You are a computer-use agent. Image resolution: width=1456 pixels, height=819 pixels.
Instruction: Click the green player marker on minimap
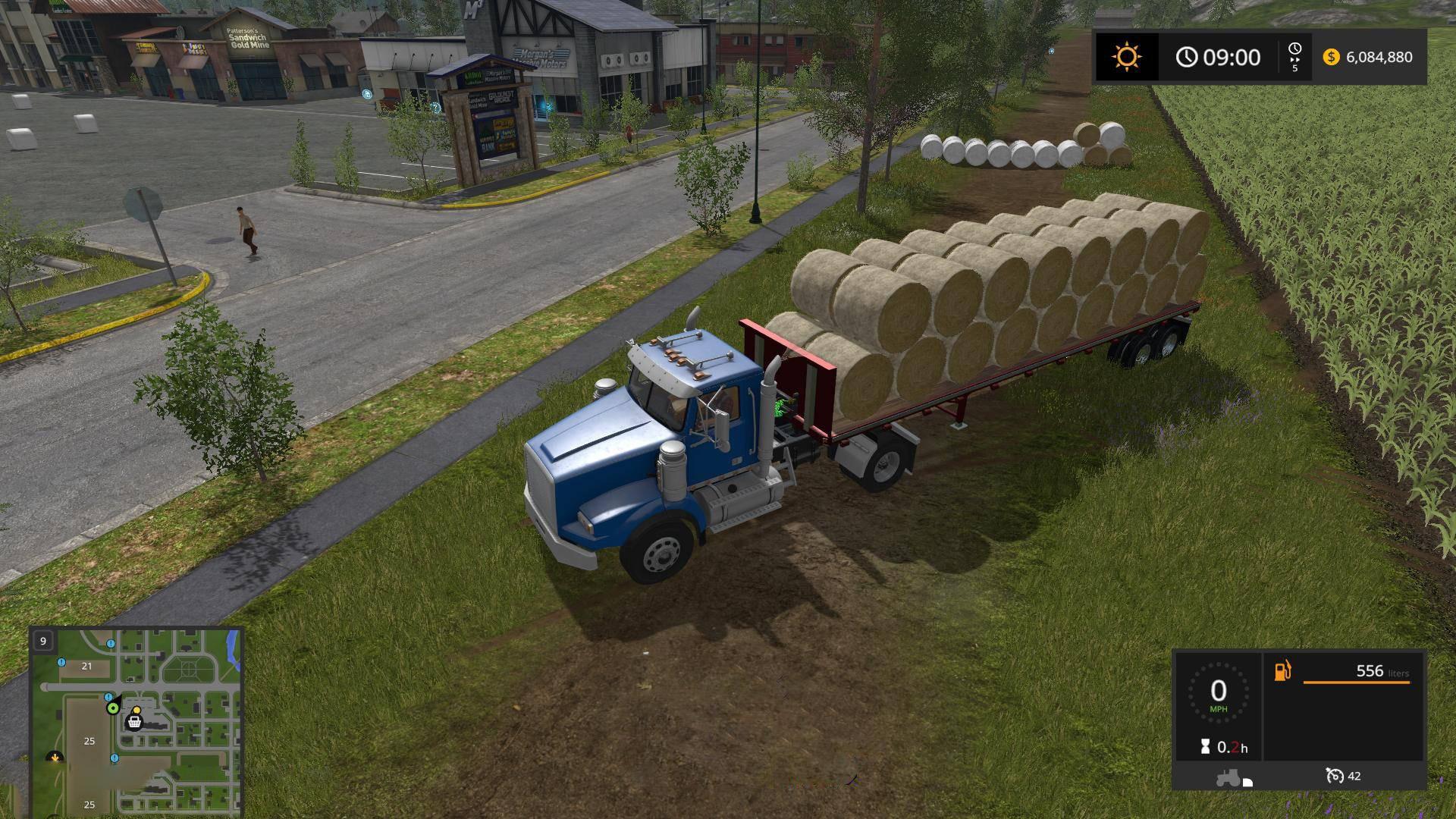pos(113,708)
